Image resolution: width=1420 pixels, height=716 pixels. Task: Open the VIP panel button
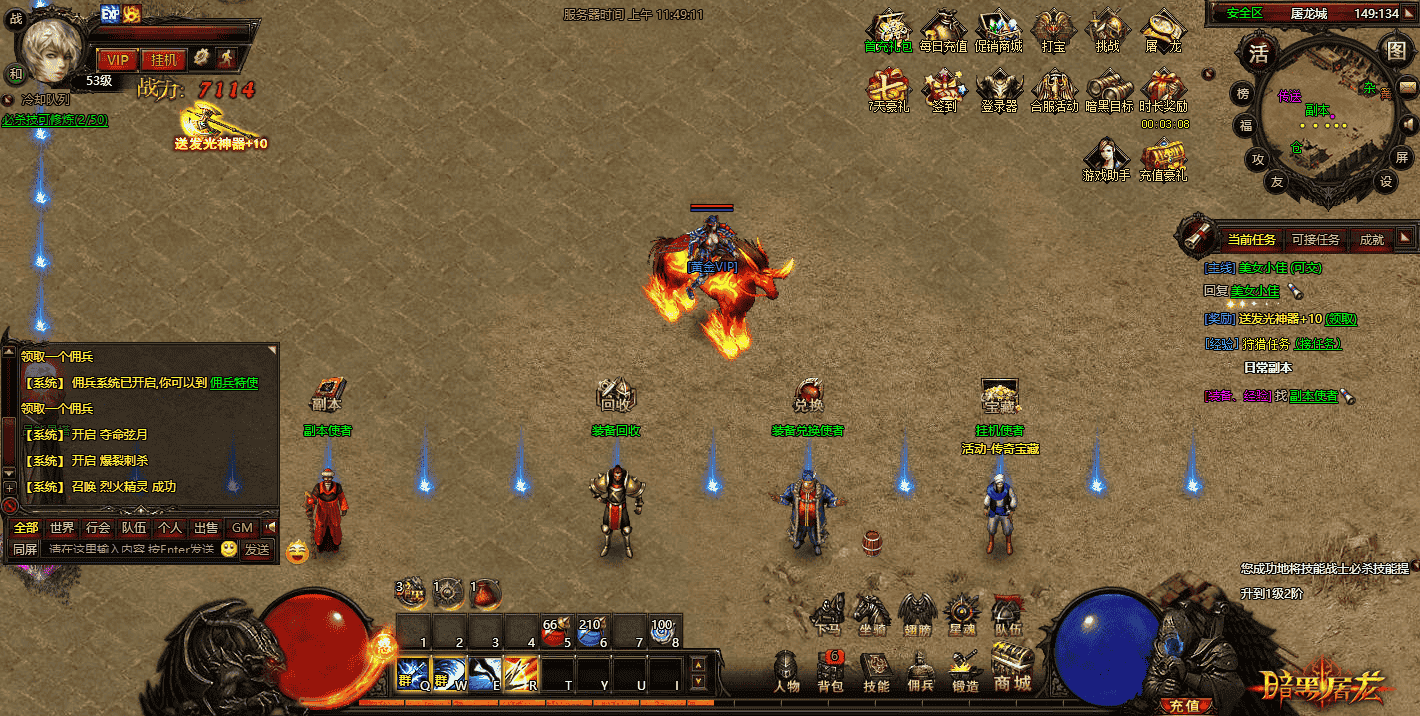(117, 59)
